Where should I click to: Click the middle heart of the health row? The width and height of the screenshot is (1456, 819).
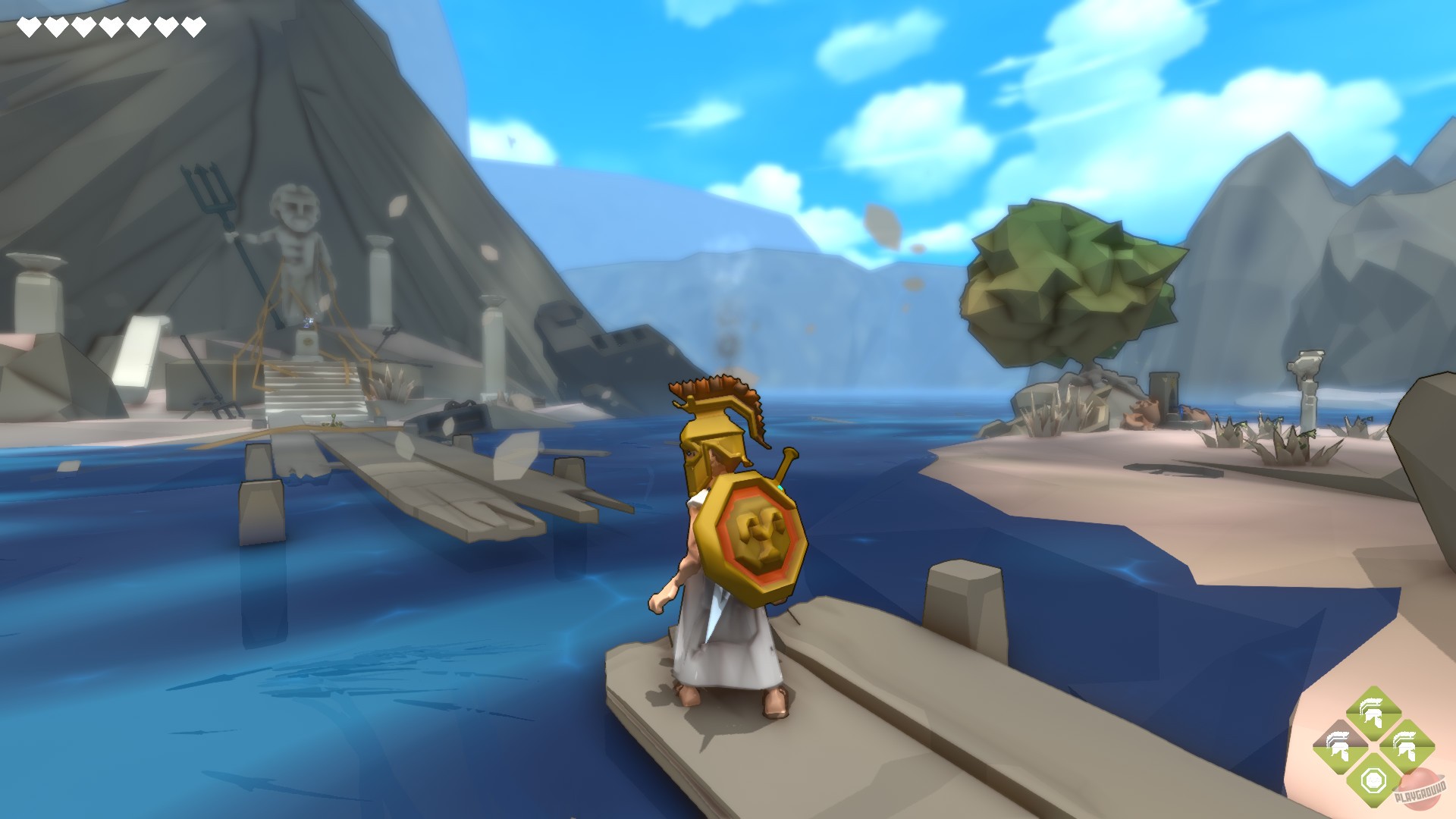[111, 25]
